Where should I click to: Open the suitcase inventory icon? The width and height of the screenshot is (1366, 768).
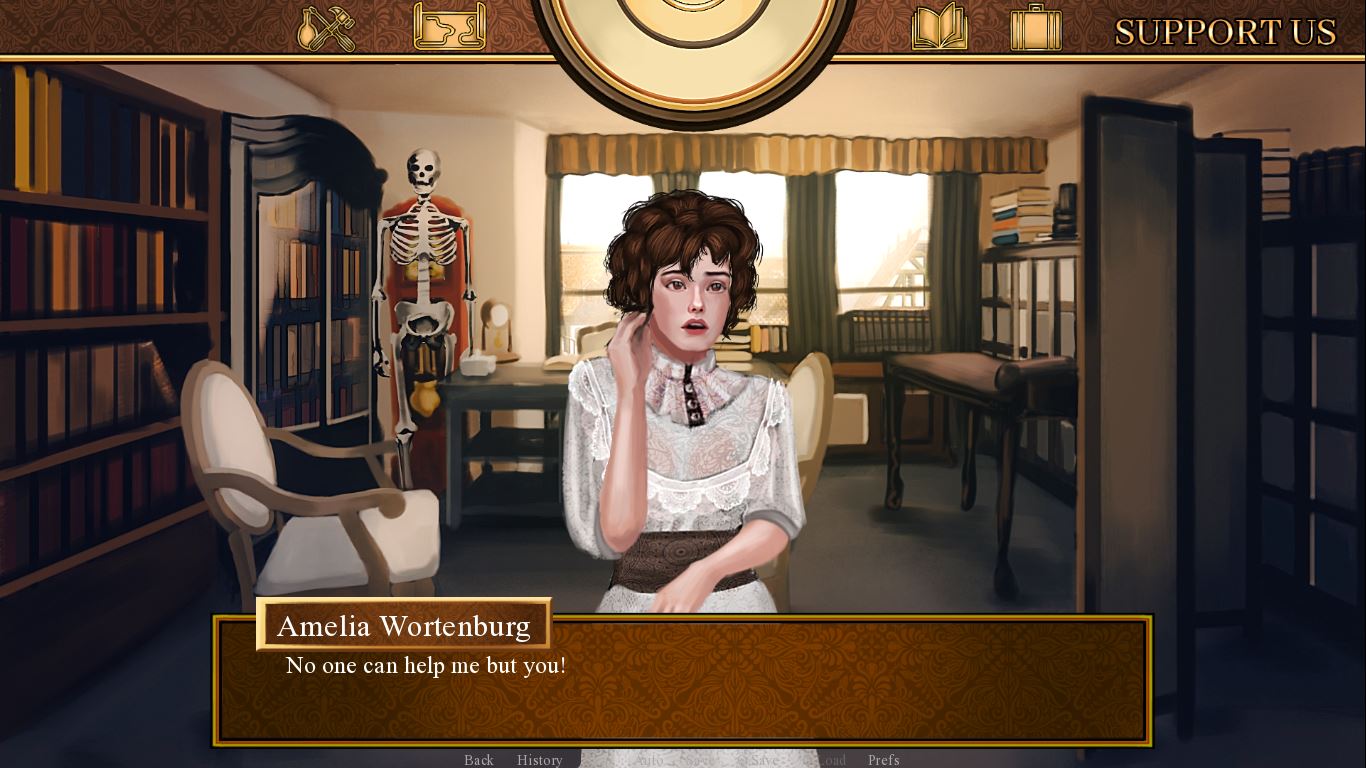point(1035,27)
